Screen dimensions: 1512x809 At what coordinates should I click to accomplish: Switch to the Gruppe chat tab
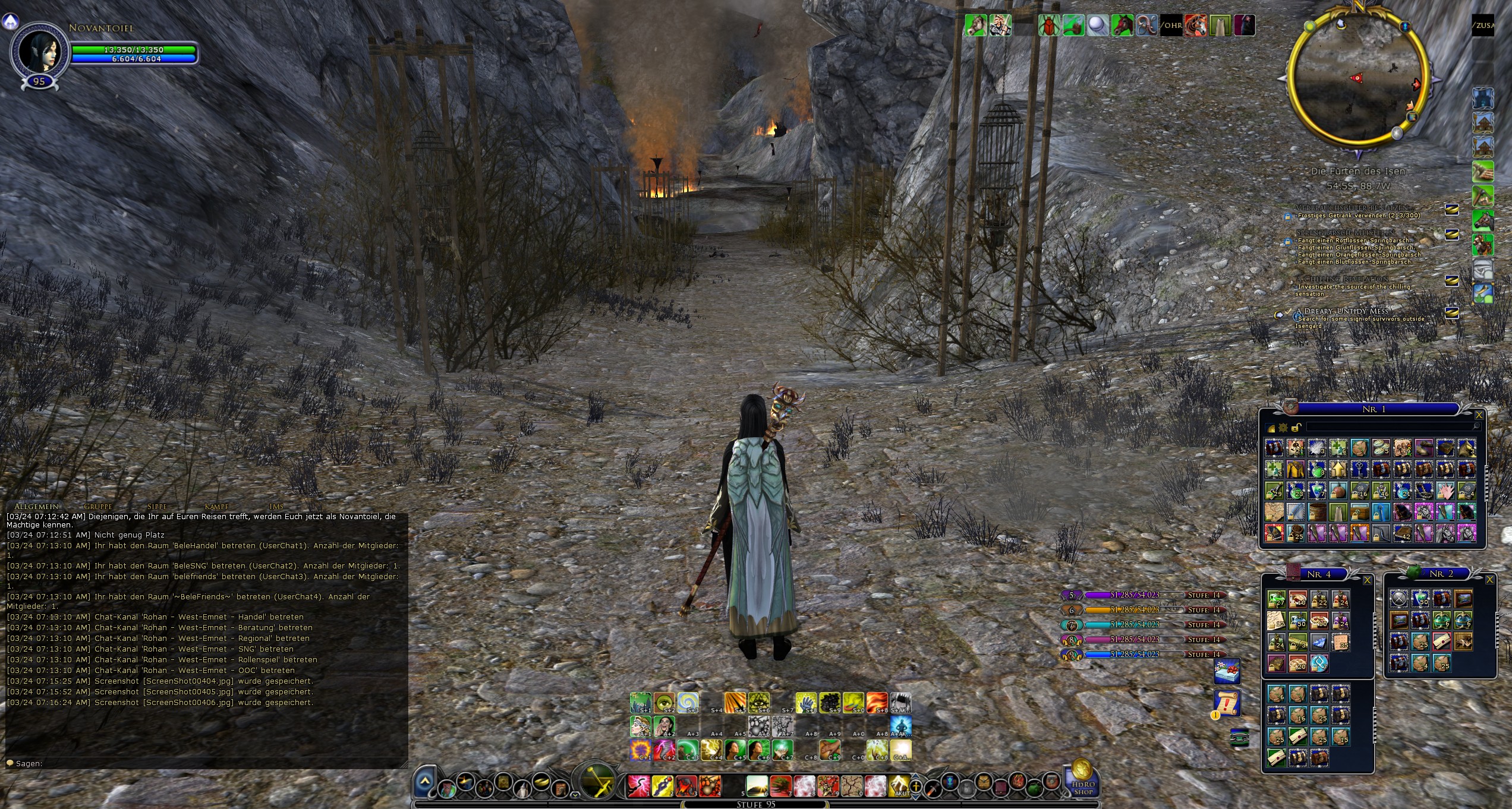point(98,507)
